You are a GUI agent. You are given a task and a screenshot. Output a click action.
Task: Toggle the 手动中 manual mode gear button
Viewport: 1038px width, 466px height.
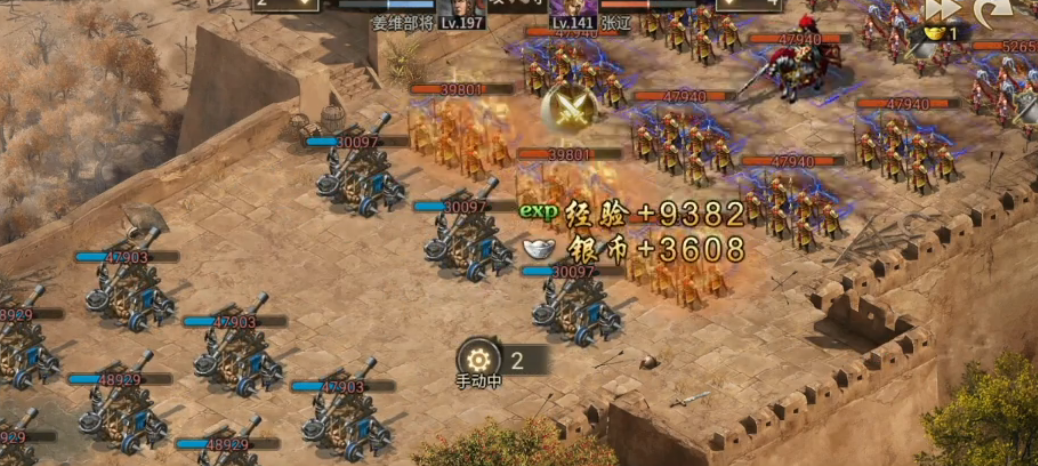coord(479,360)
